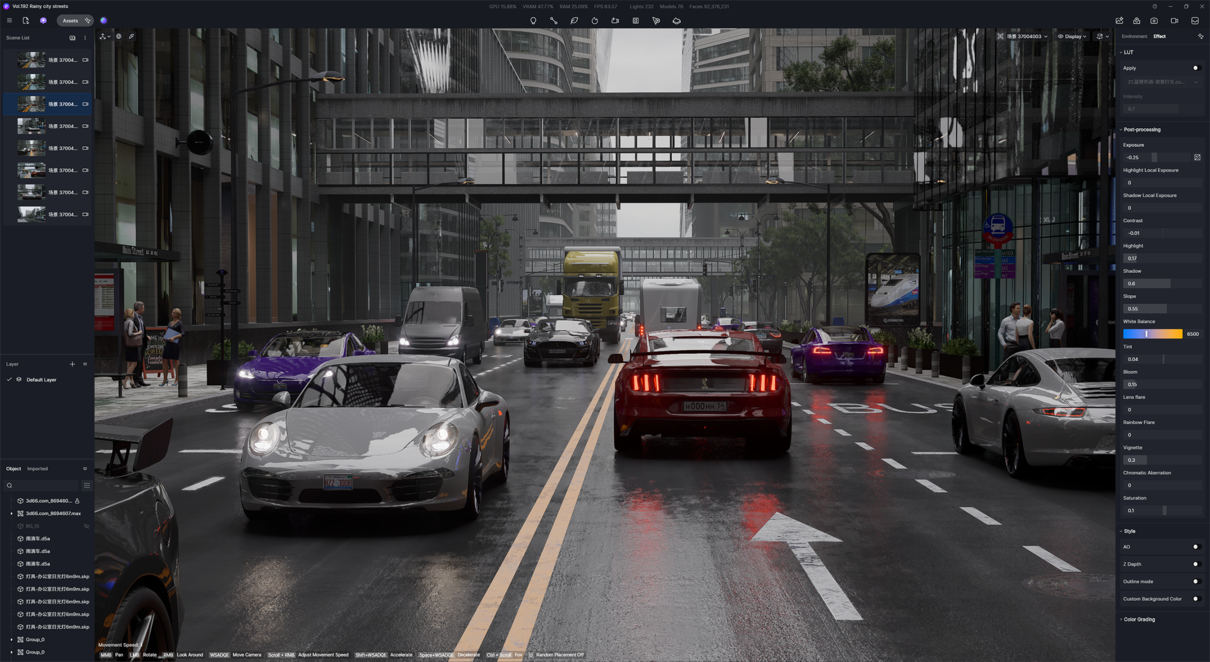Select the Default Layer row

pos(41,380)
